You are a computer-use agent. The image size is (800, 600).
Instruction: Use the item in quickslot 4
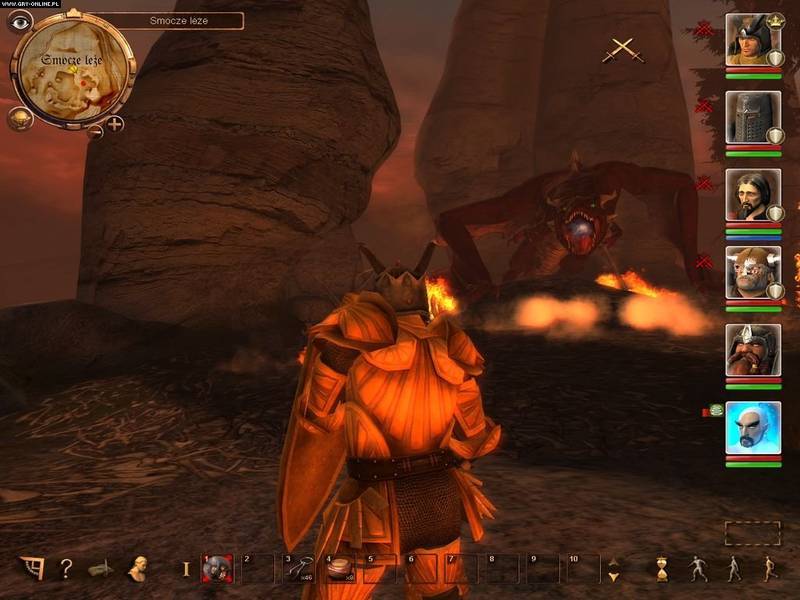339,569
